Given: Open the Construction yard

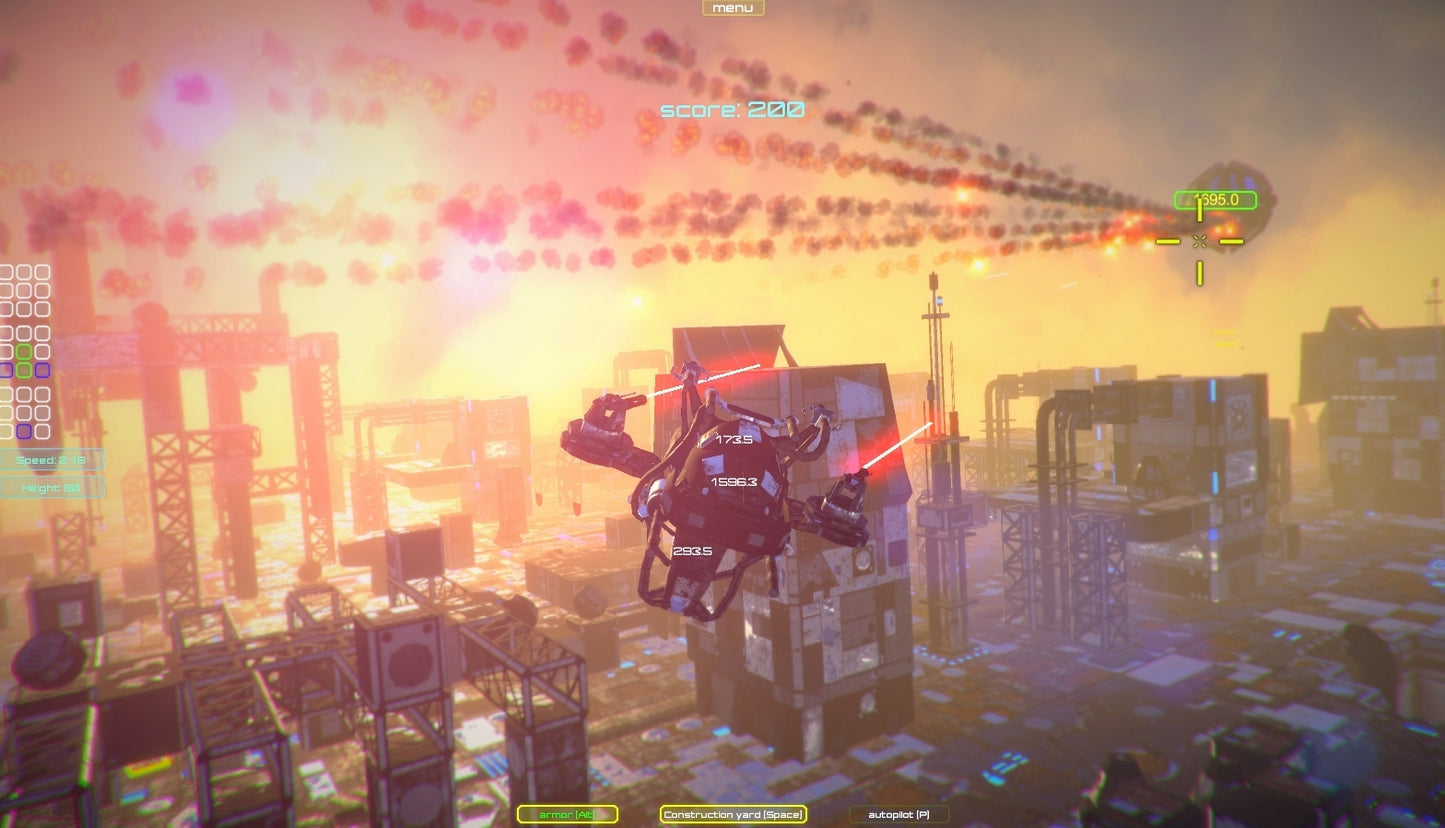Looking at the screenshot, I should point(733,814).
